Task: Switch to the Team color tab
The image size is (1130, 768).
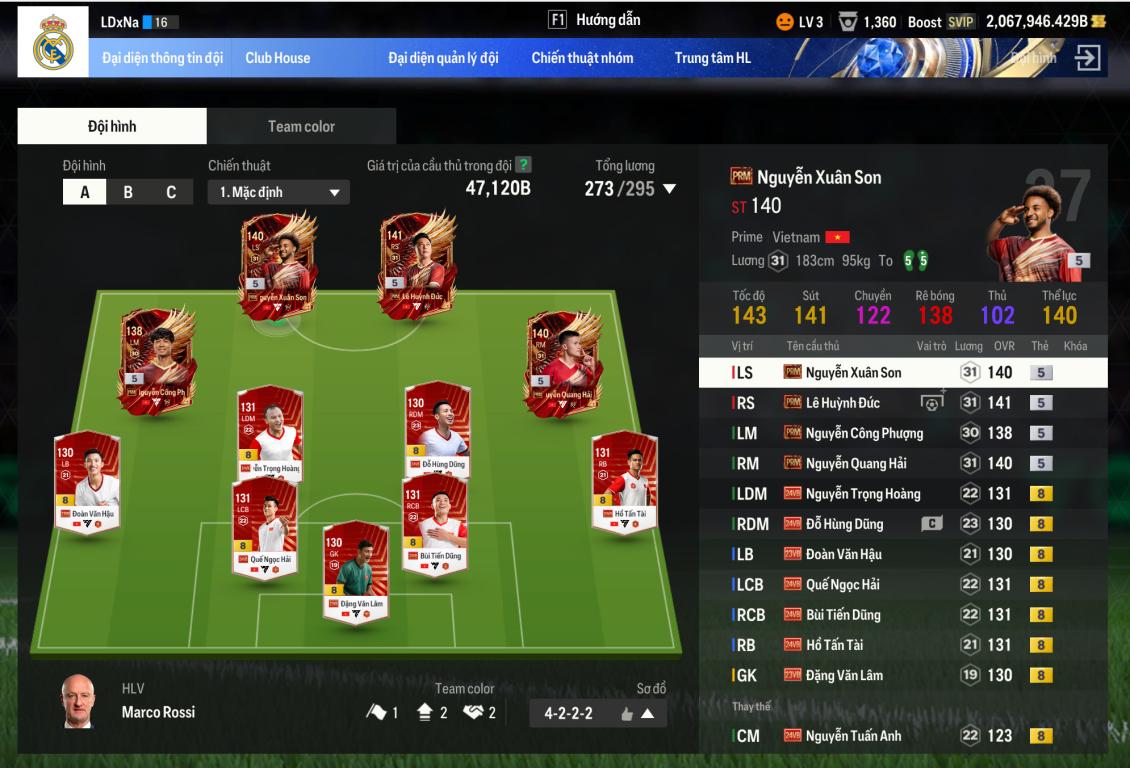Action: (301, 126)
